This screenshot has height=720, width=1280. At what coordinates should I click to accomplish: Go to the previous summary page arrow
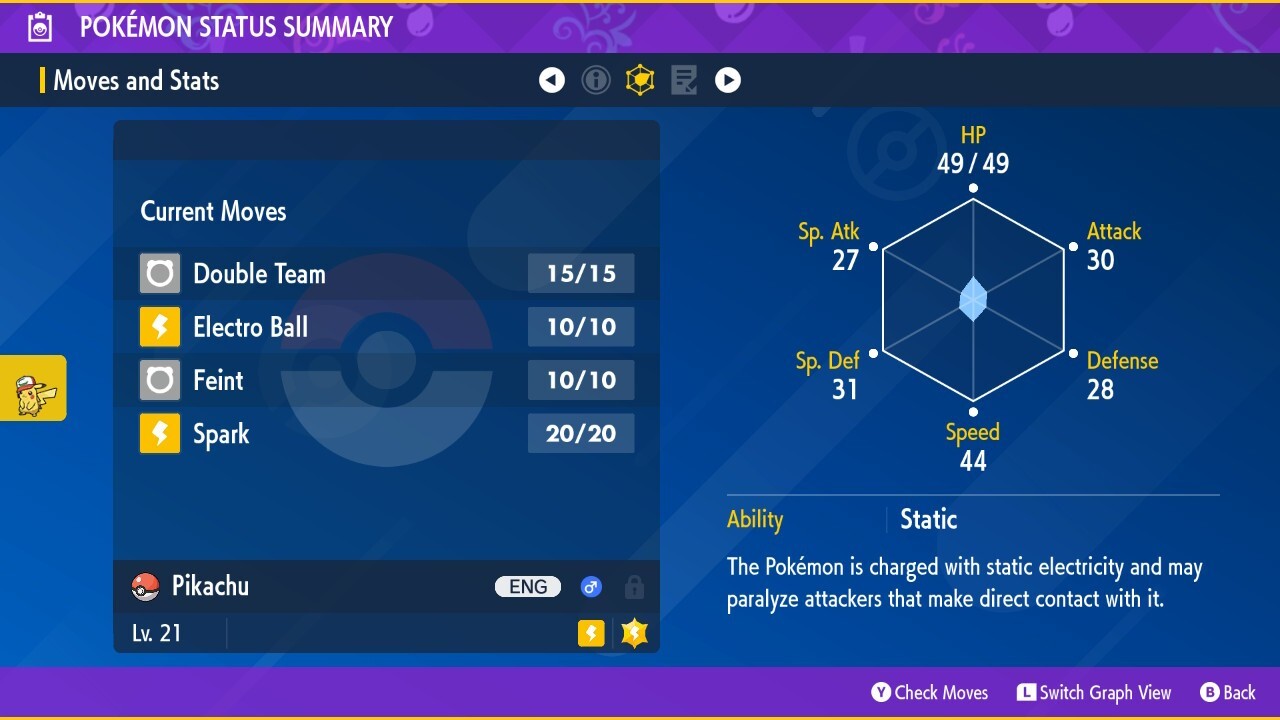point(552,80)
